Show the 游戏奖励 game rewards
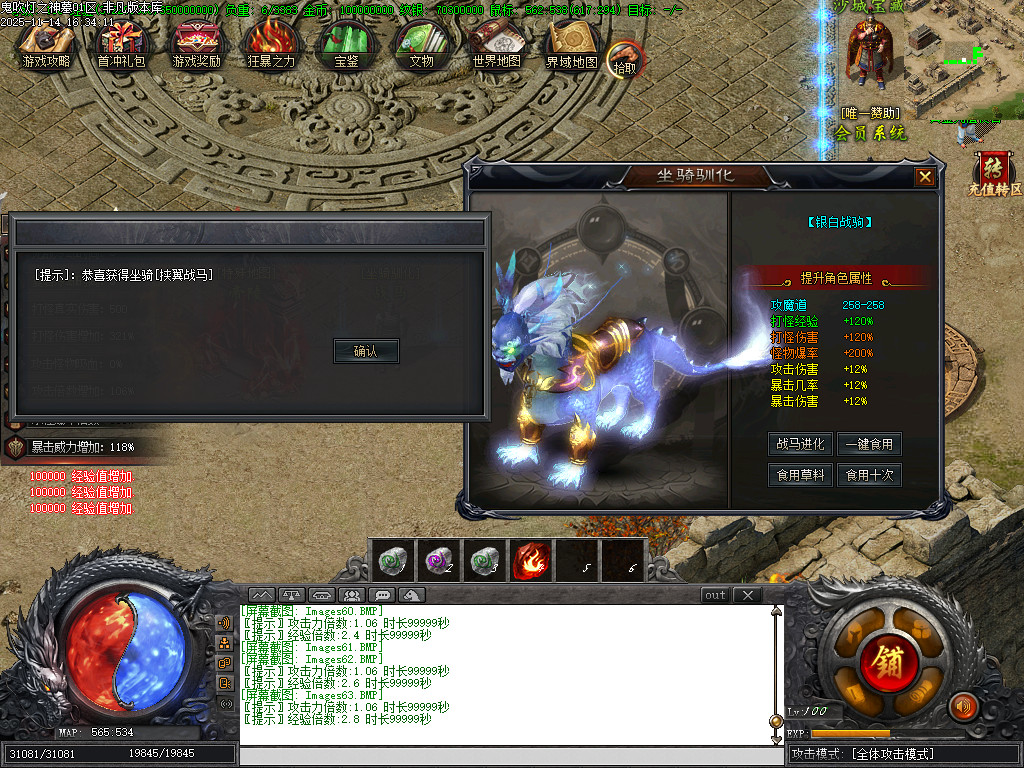 197,46
